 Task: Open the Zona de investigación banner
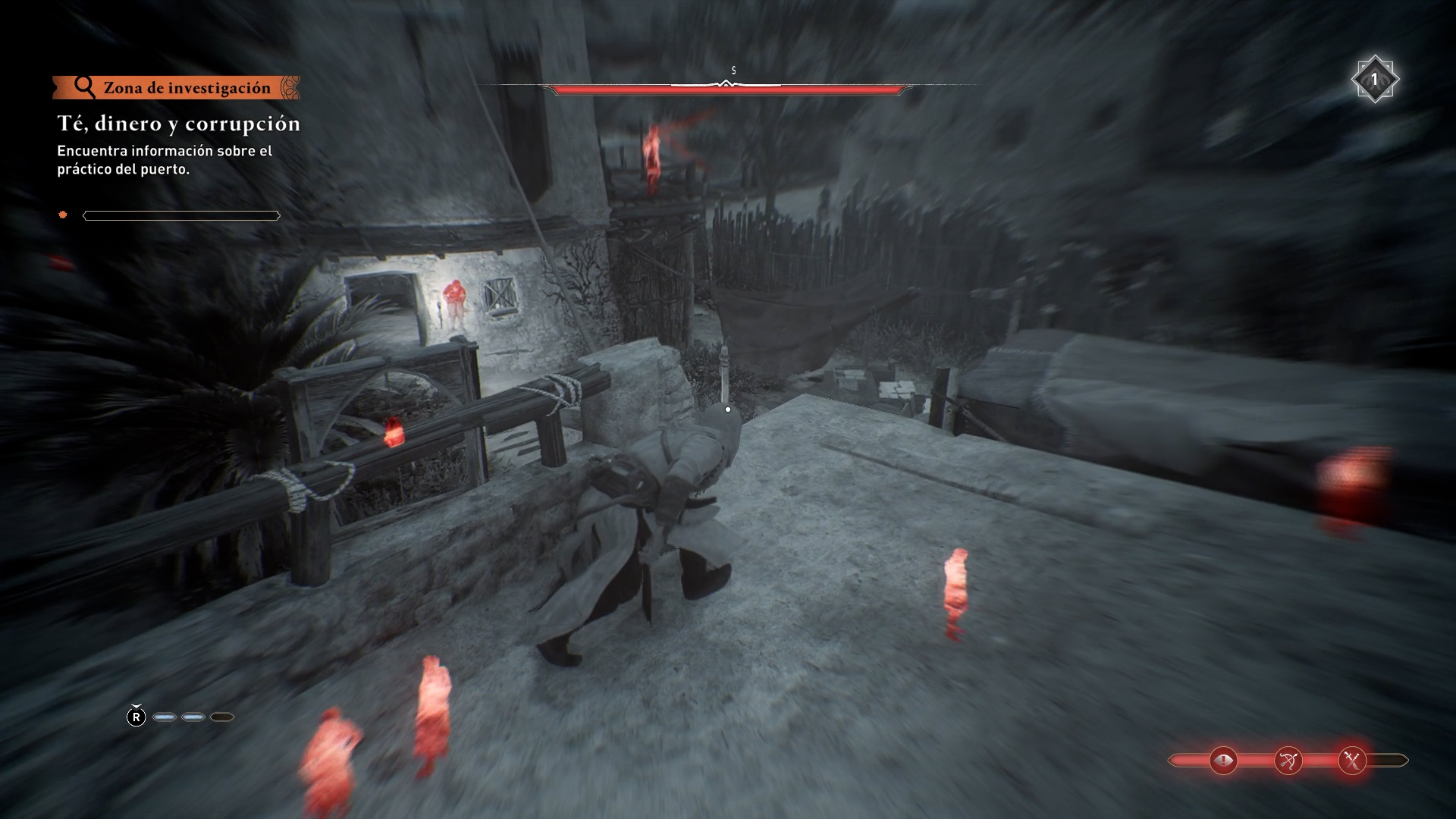pos(177,88)
